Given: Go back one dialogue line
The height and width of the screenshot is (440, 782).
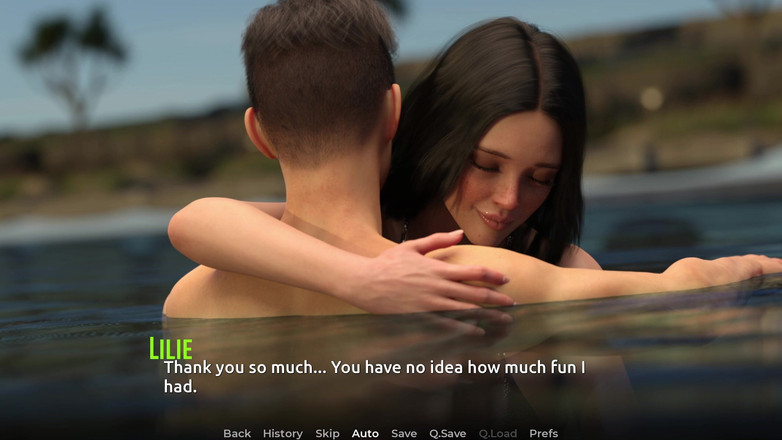Looking at the screenshot, I should click(237, 433).
